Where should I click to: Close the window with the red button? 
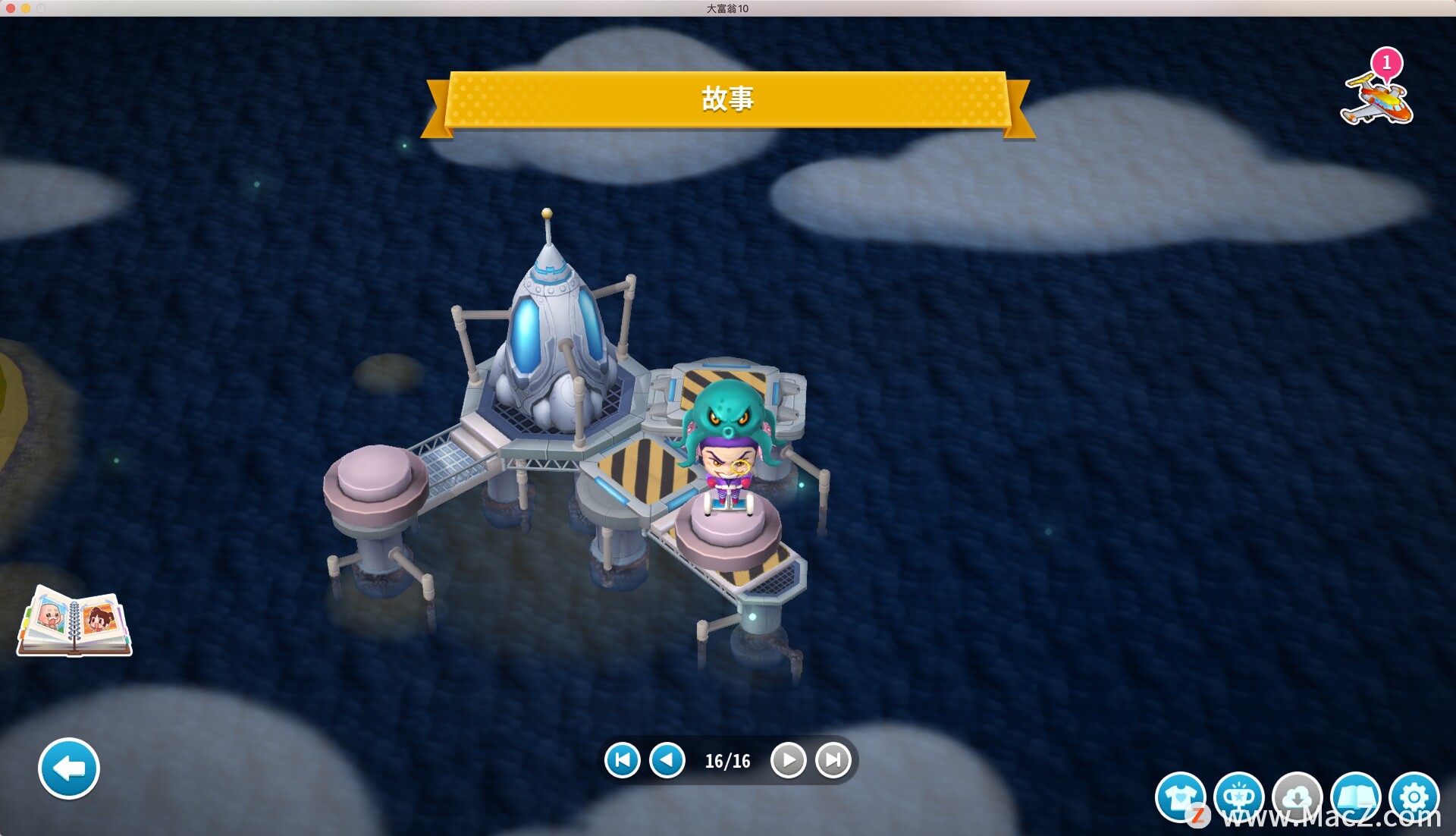click(x=11, y=8)
